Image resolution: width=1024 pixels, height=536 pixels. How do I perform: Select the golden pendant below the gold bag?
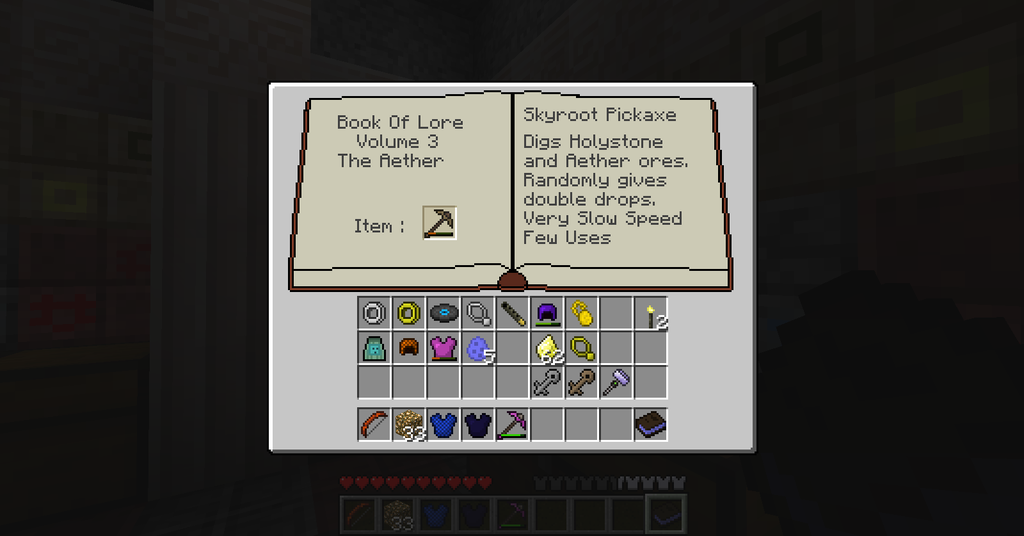click(581, 348)
